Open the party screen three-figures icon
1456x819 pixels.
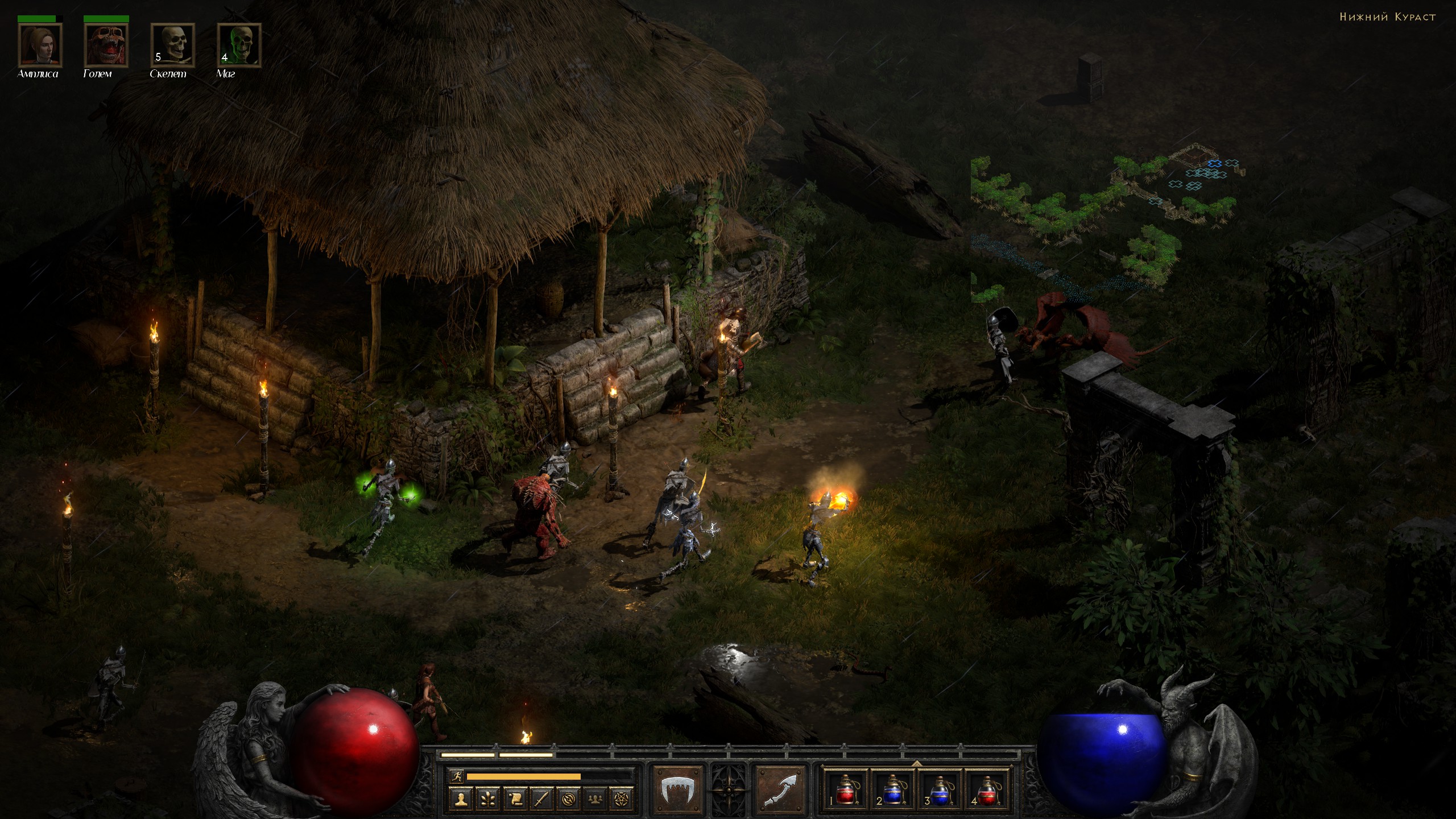coord(595,799)
